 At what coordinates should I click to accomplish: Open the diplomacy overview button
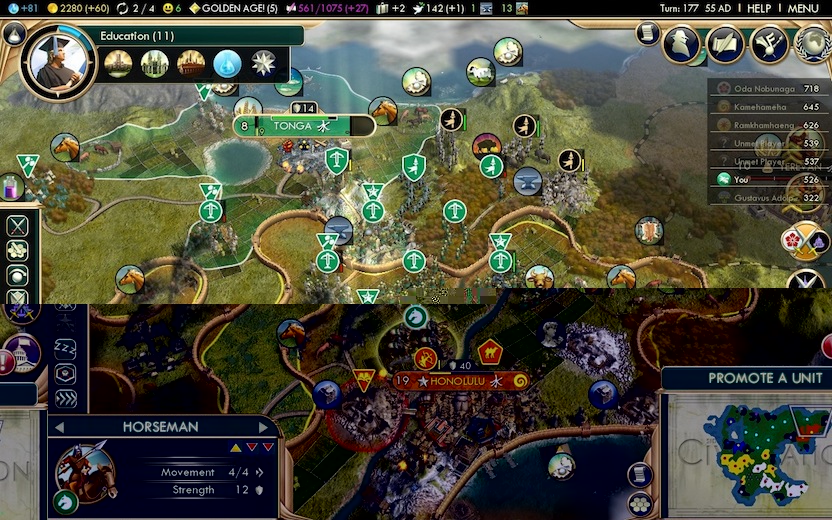click(725, 44)
